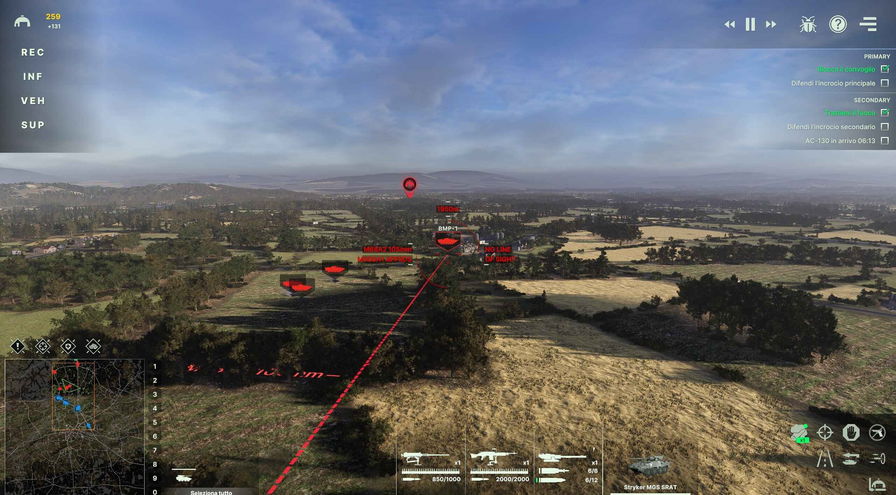896x495 pixels.
Task: Open the bug report tool
Action: coord(808,24)
